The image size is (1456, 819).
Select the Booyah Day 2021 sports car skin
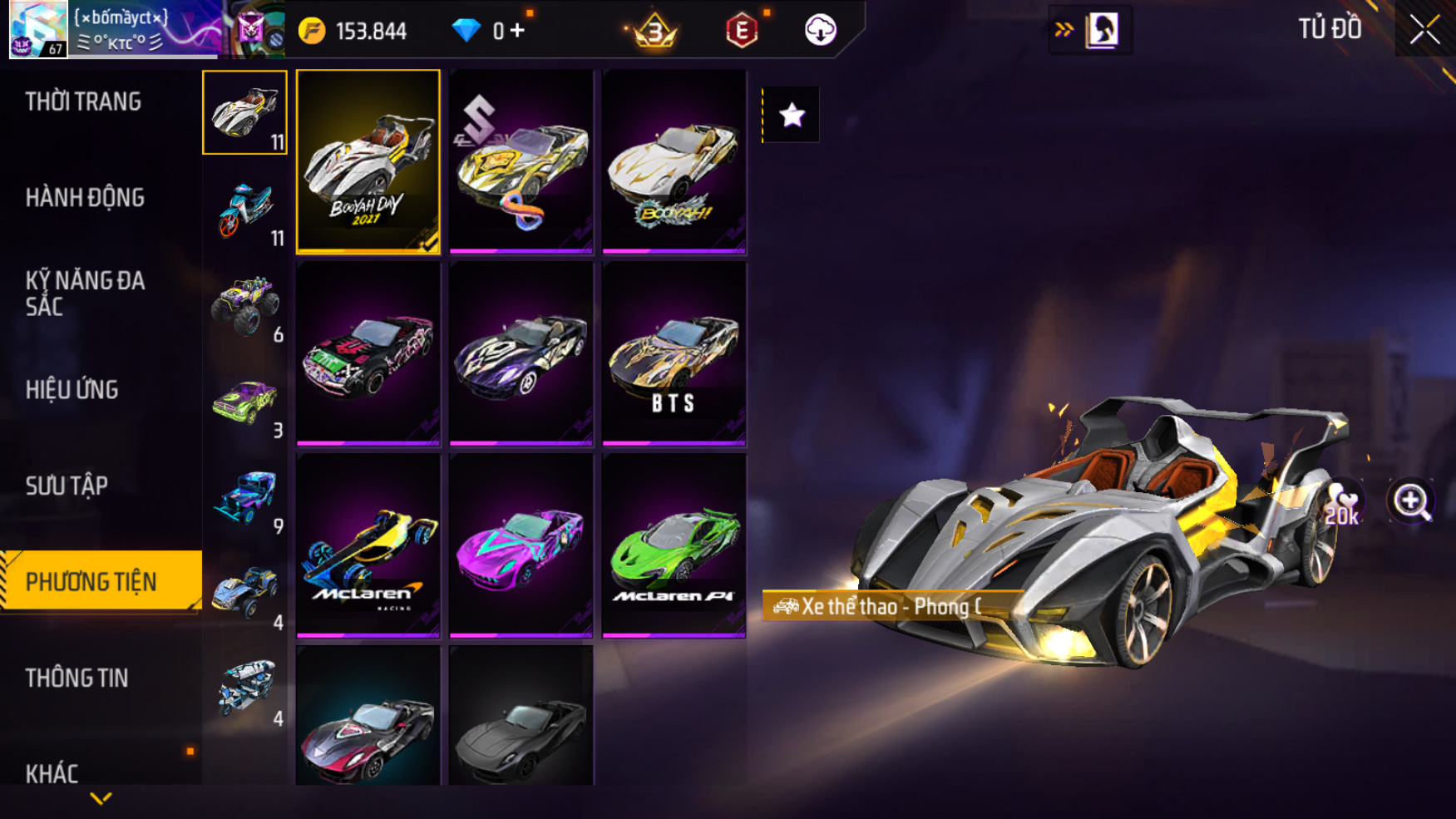368,161
